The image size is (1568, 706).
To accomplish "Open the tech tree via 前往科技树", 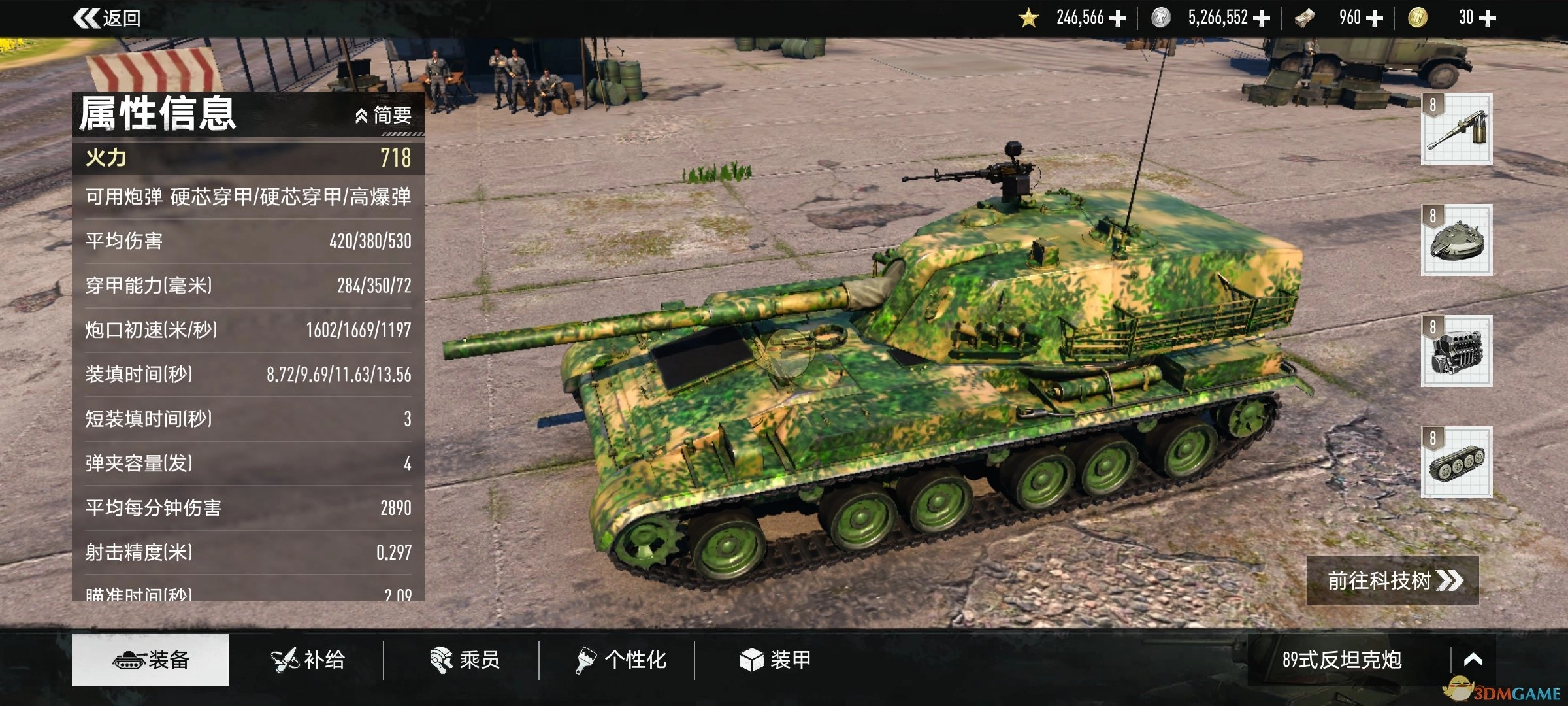I will pos(1392,580).
